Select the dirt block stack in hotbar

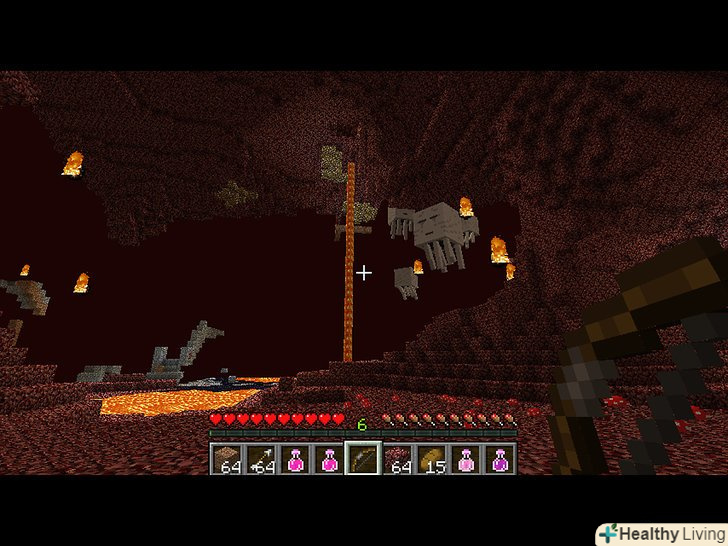pyautogui.click(x=227, y=459)
